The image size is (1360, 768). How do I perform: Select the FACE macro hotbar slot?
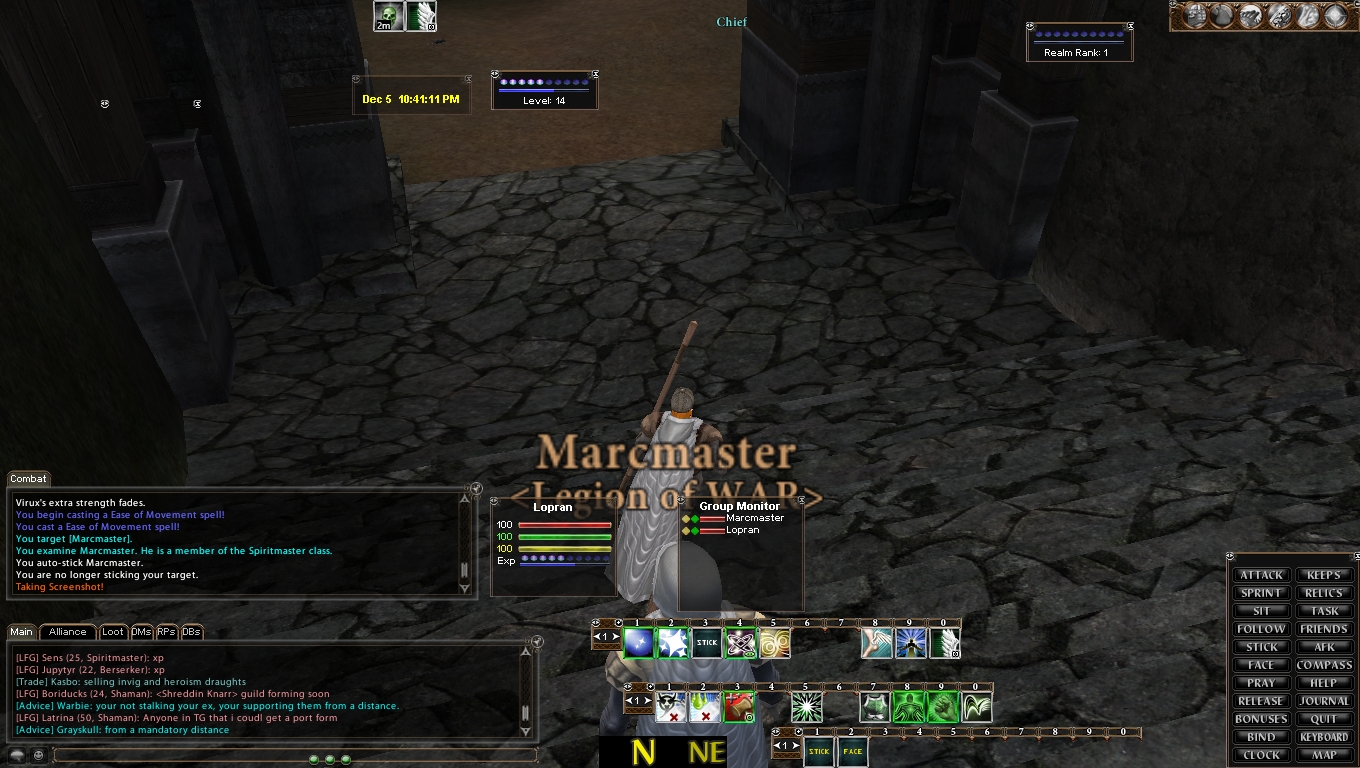pyautogui.click(x=853, y=752)
